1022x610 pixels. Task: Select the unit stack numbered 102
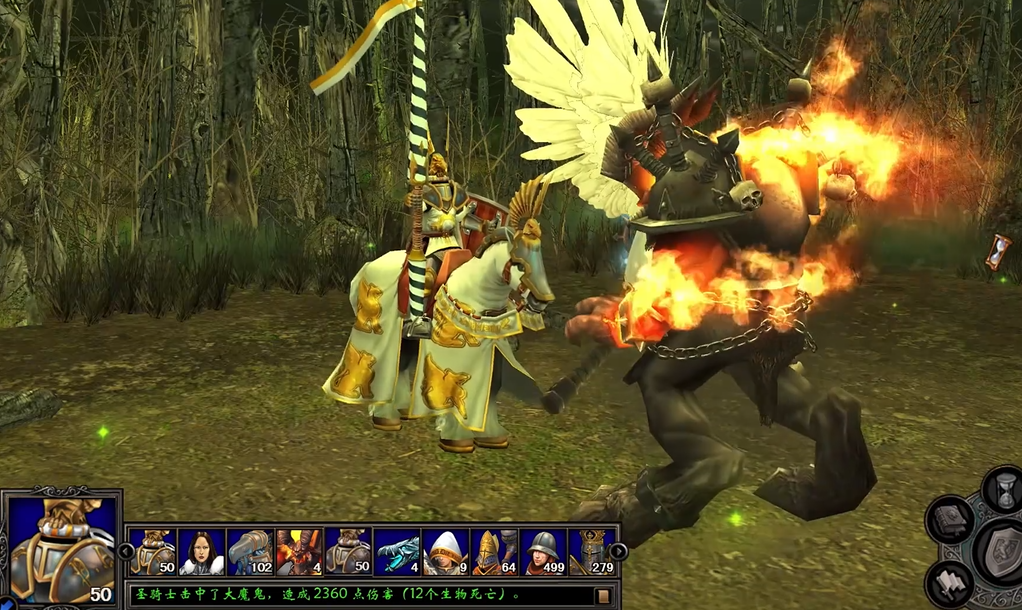pos(250,551)
